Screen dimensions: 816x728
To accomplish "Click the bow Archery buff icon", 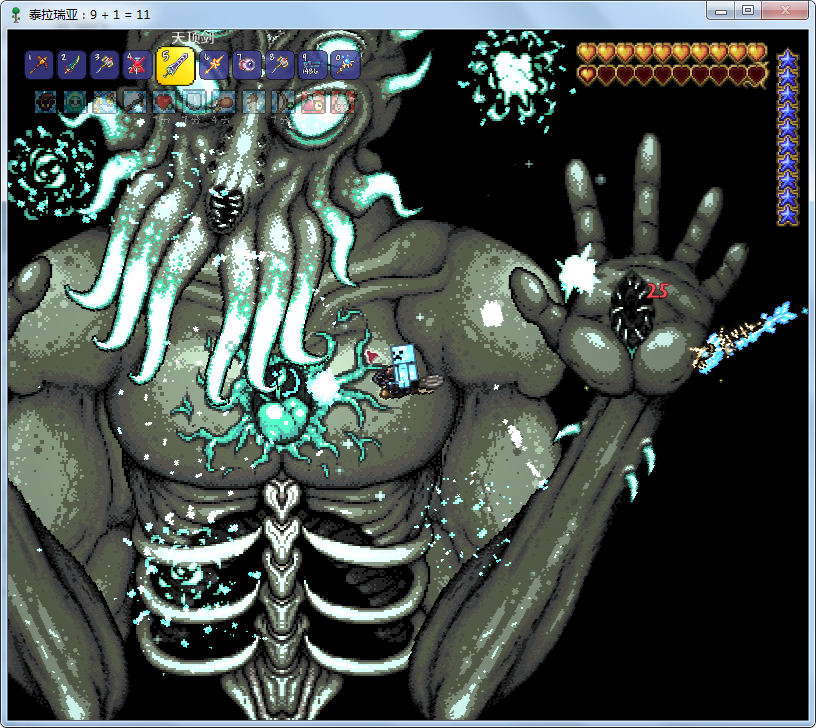I will 283,101.
